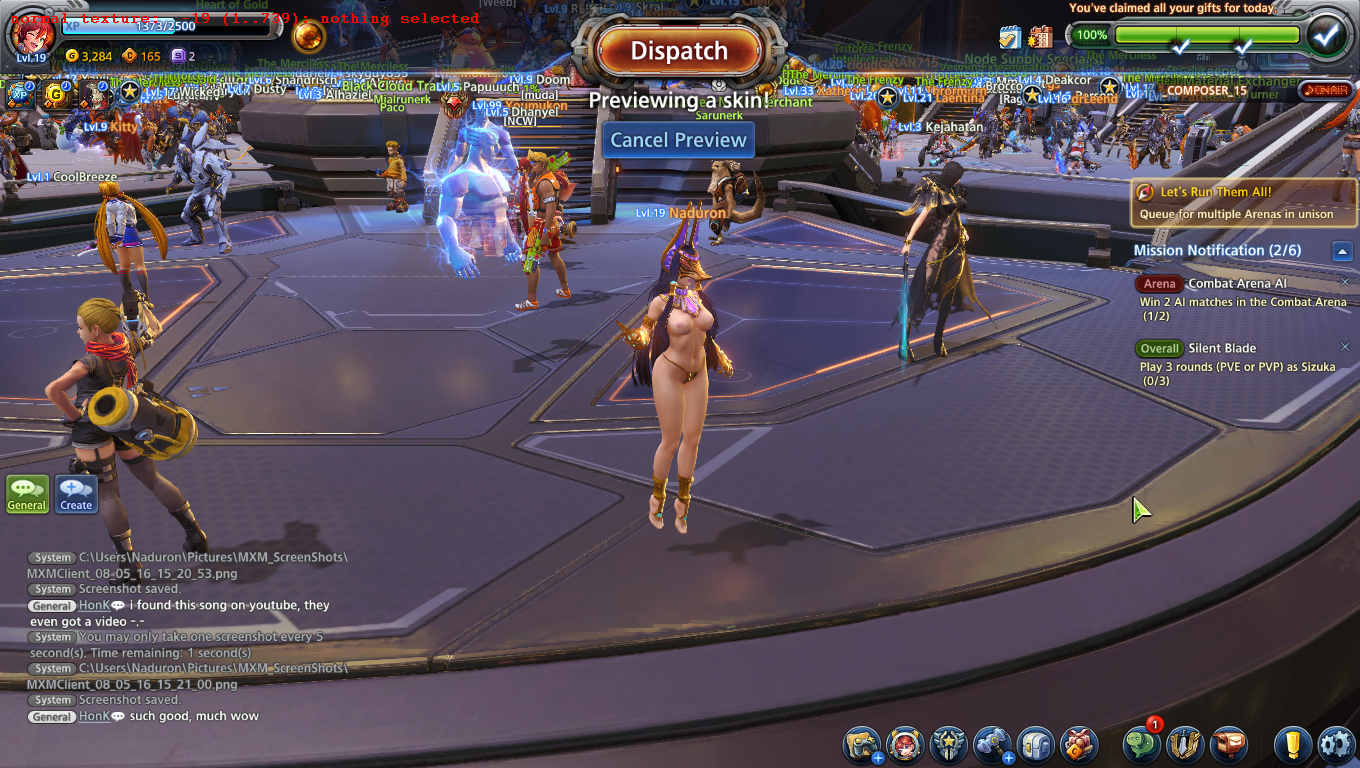Screen dimensions: 1360x768
Task: Dismiss the Silent Blade mission
Action: point(1345,347)
